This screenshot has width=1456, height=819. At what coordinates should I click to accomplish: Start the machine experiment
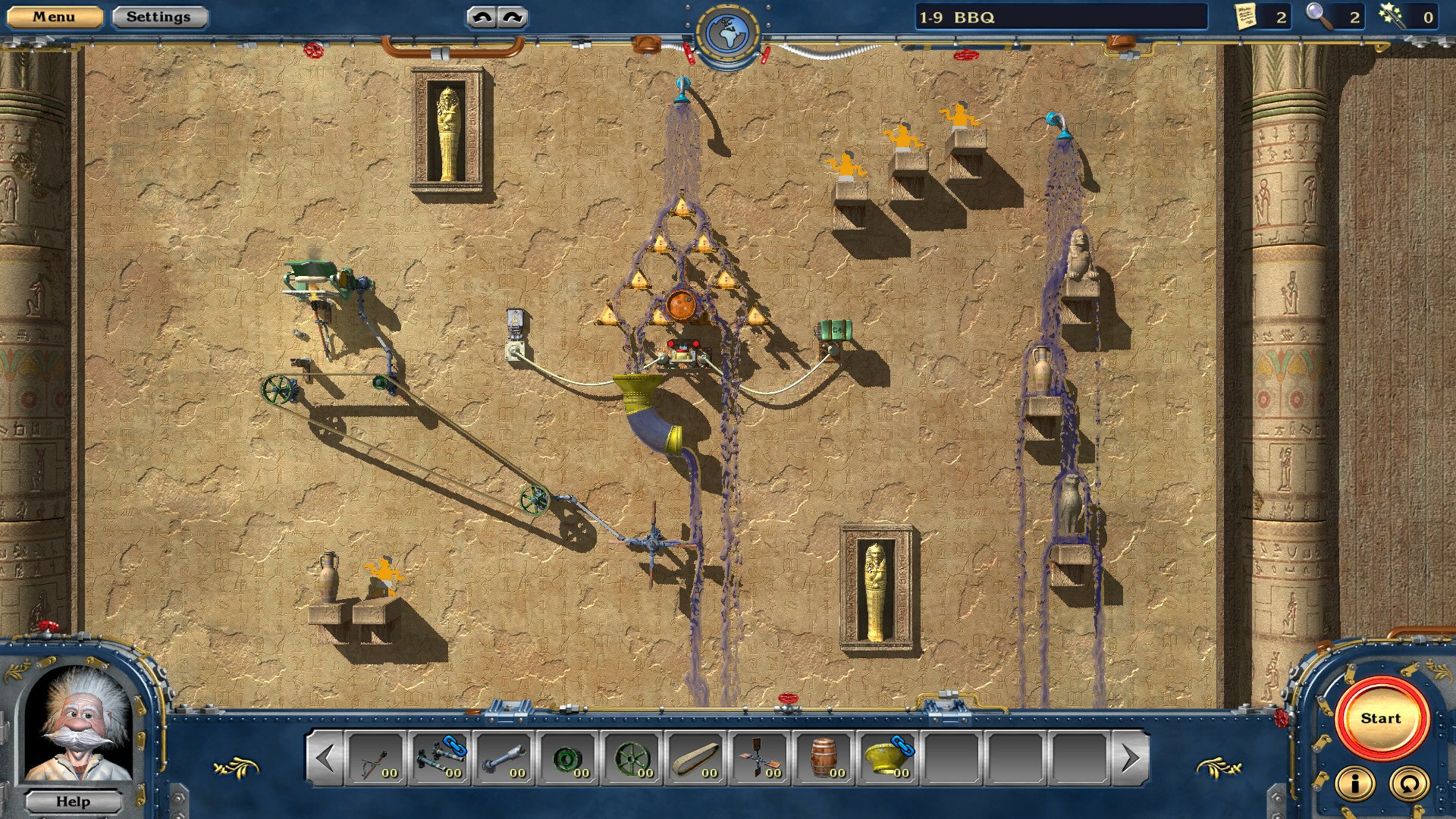(x=1379, y=718)
